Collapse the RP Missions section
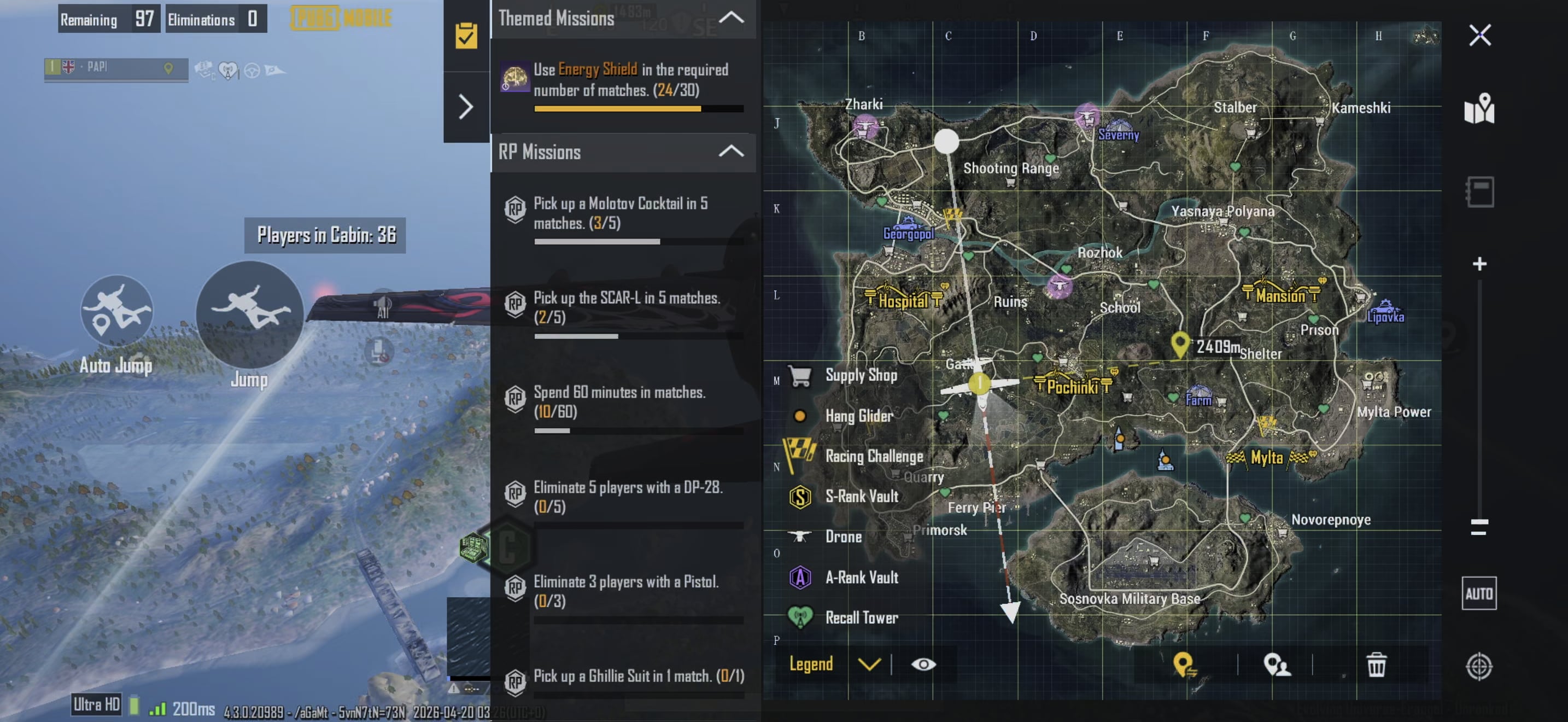 731,151
